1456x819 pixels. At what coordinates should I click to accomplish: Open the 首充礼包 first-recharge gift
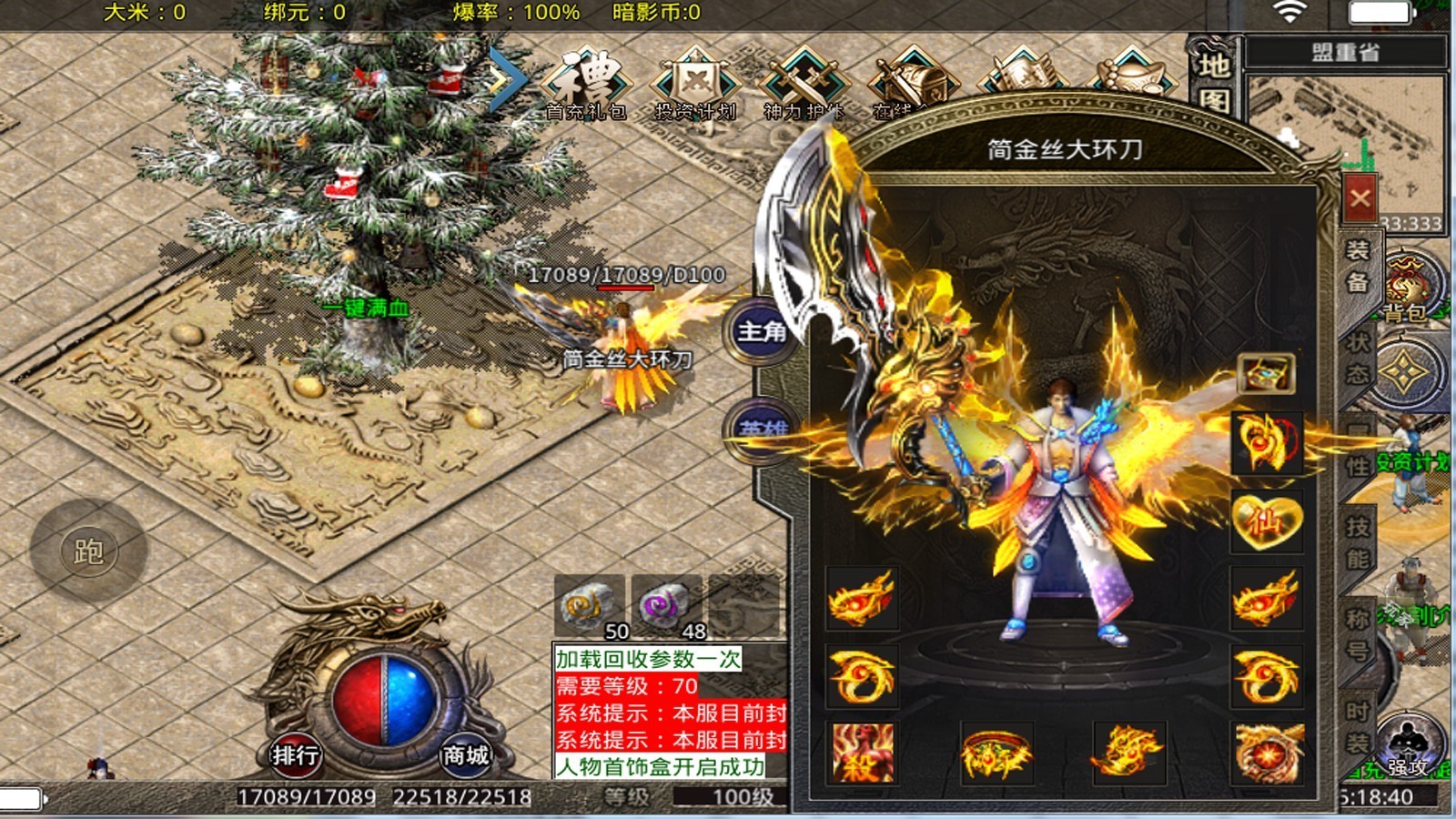pyautogui.click(x=587, y=83)
